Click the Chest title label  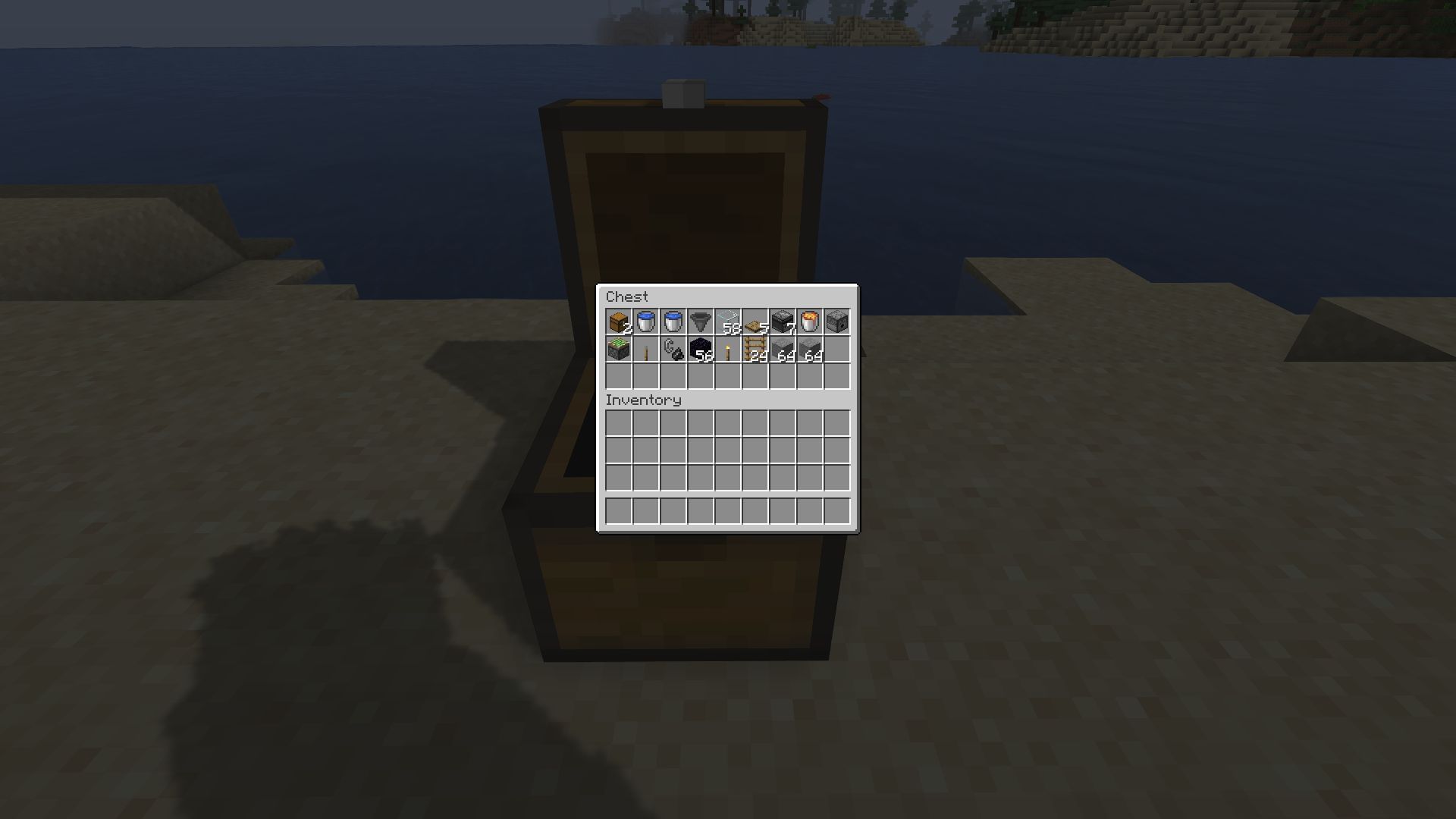coord(627,297)
